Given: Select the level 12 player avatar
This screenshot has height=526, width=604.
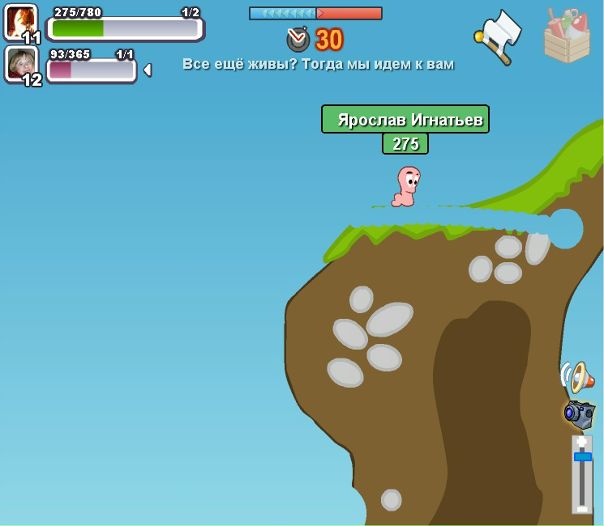Looking at the screenshot, I should [x=21, y=65].
